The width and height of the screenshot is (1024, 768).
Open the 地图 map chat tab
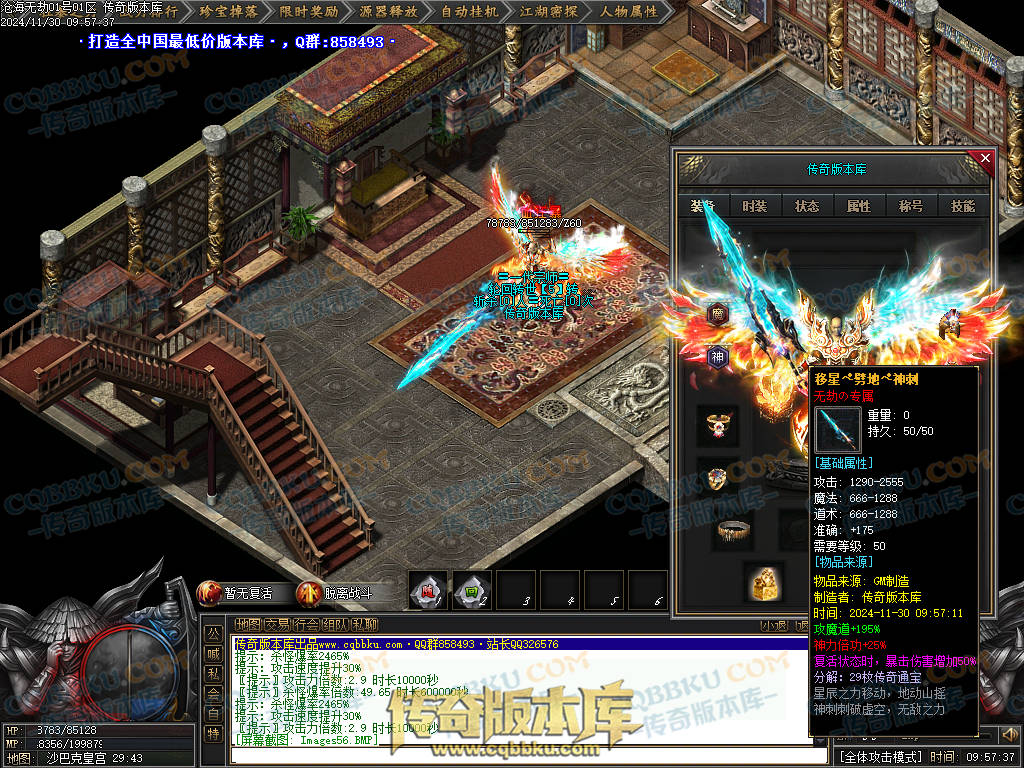[x=247, y=625]
